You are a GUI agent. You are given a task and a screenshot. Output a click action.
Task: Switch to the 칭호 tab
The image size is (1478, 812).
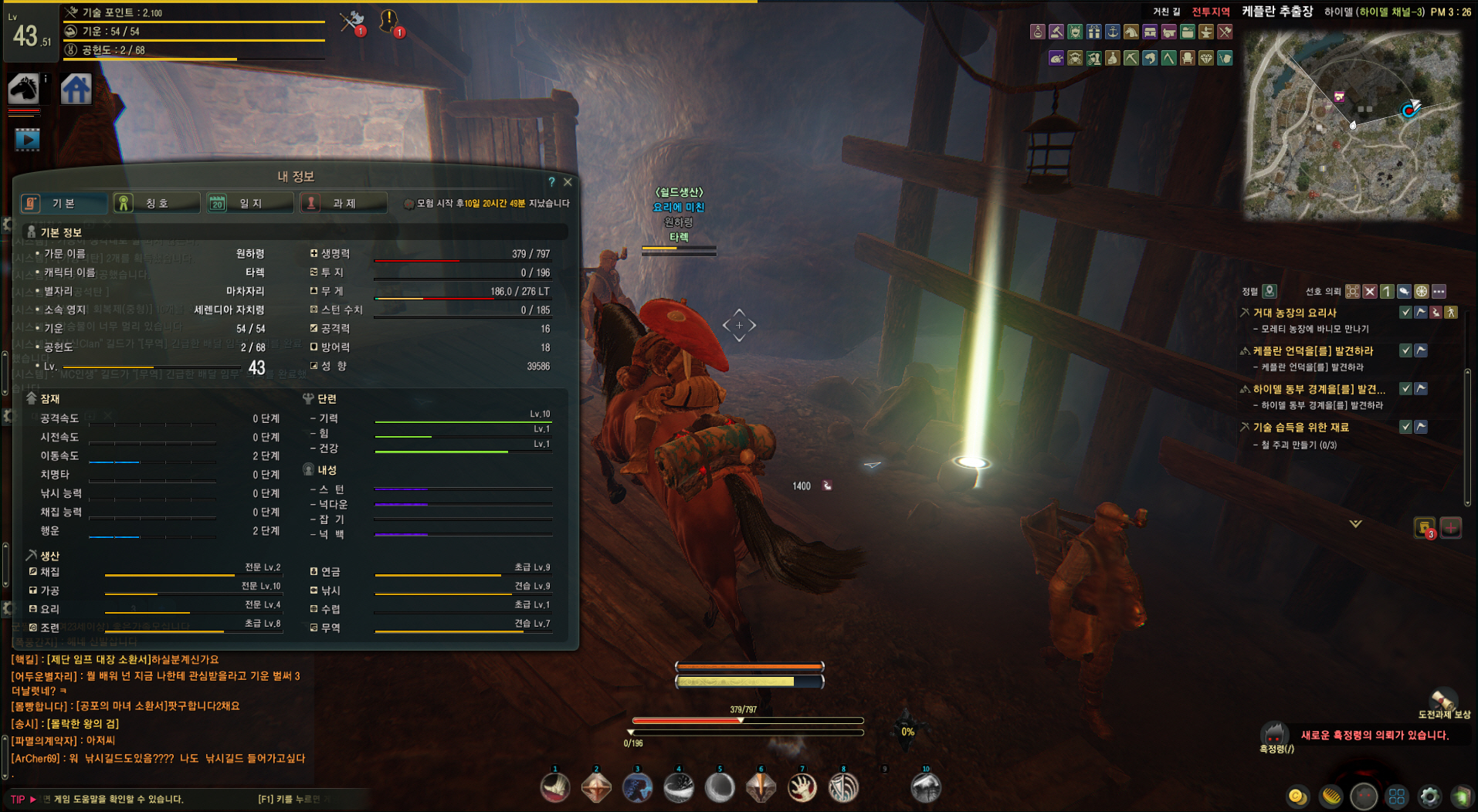tap(157, 203)
